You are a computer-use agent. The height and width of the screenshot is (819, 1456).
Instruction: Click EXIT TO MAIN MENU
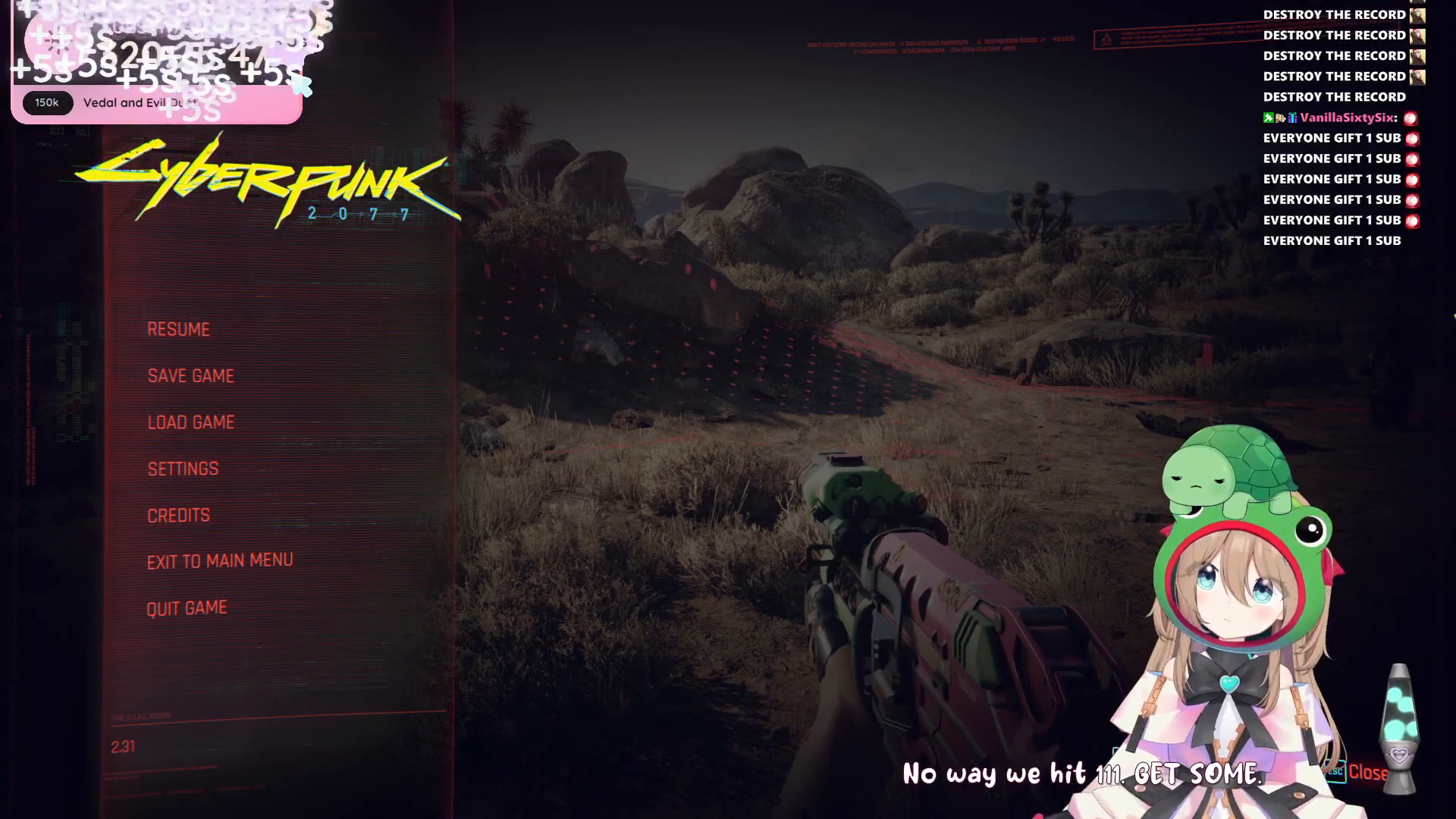click(221, 560)
